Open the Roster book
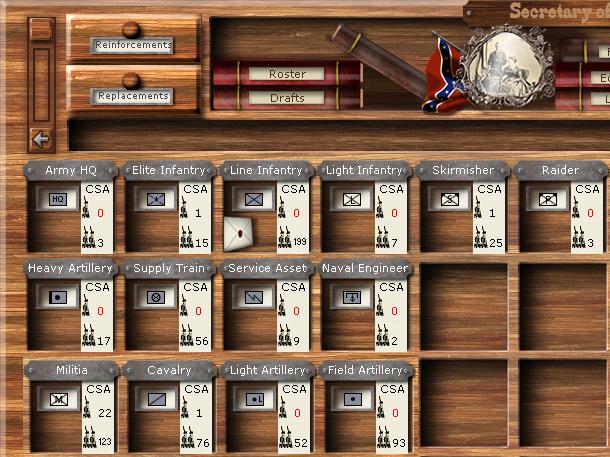This screenshot has height=457, width=610. [287, 74]
